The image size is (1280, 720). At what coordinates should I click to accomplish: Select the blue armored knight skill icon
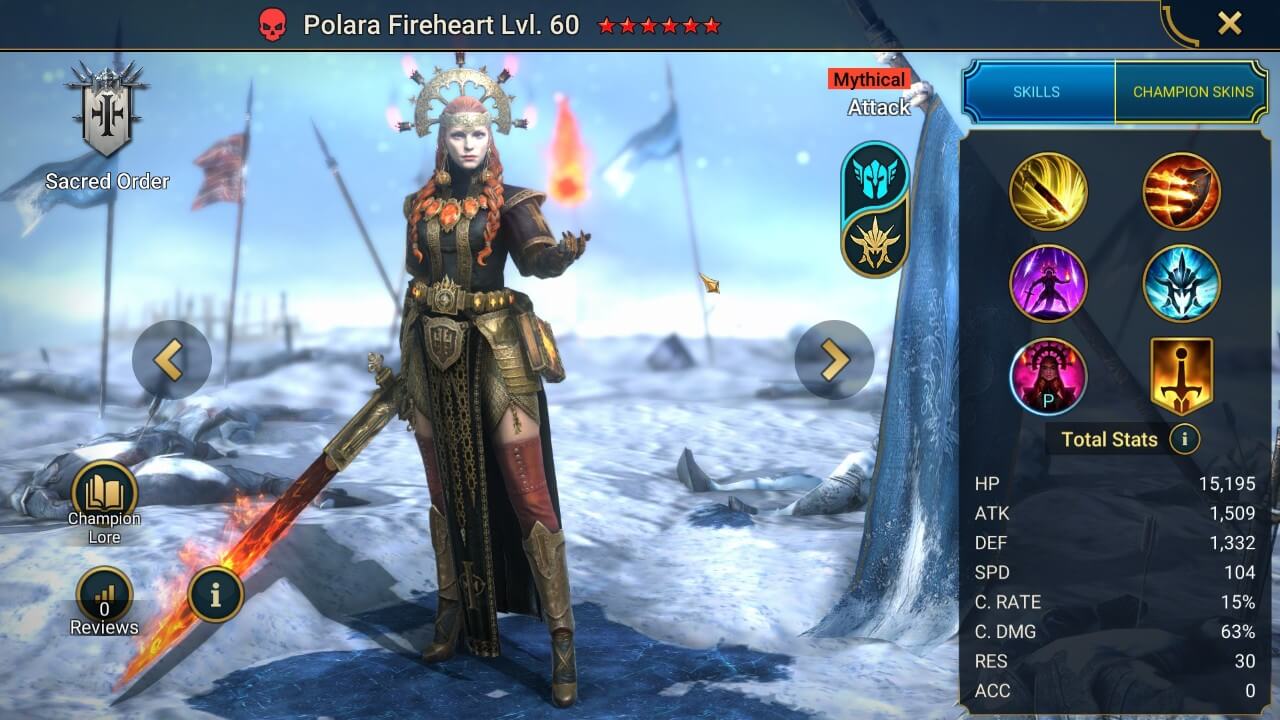tap(1181, 284)
